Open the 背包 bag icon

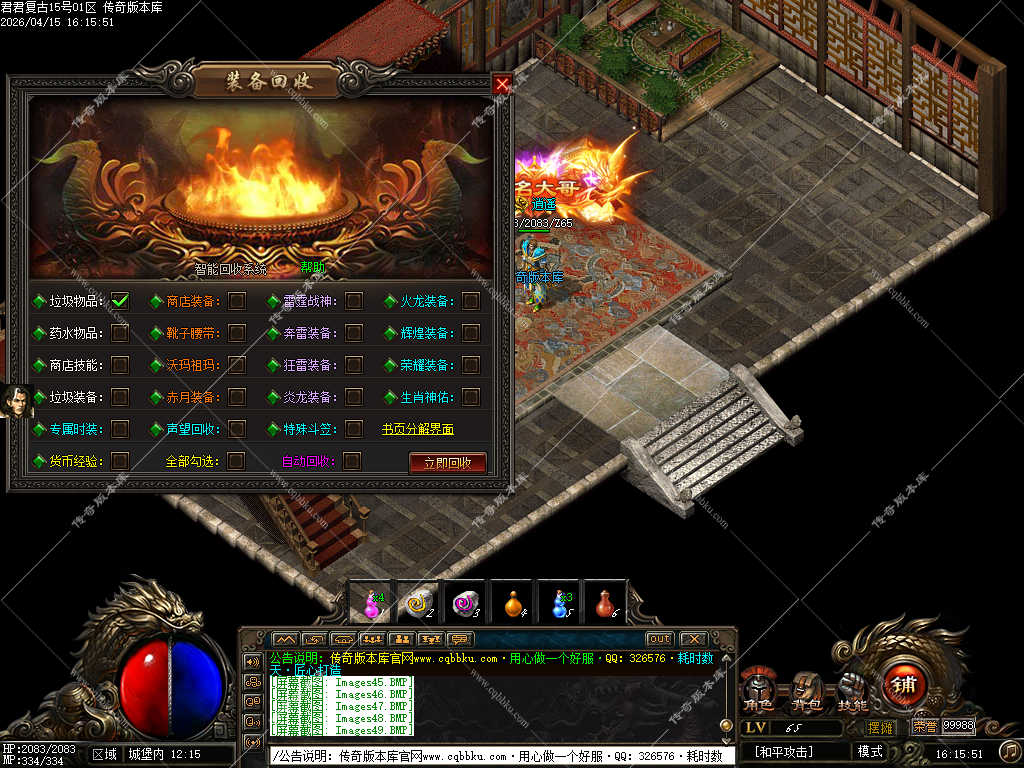[x=807, y=691]
